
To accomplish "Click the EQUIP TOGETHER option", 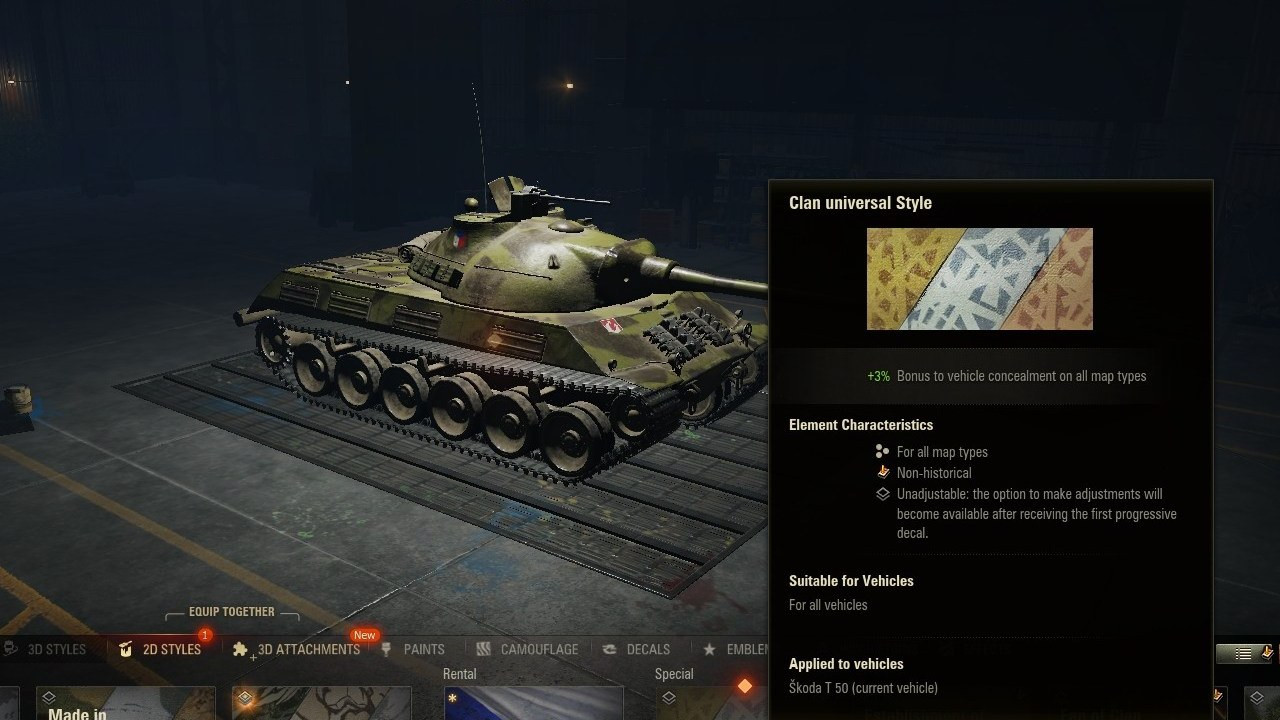I will [x=232, y=611].
